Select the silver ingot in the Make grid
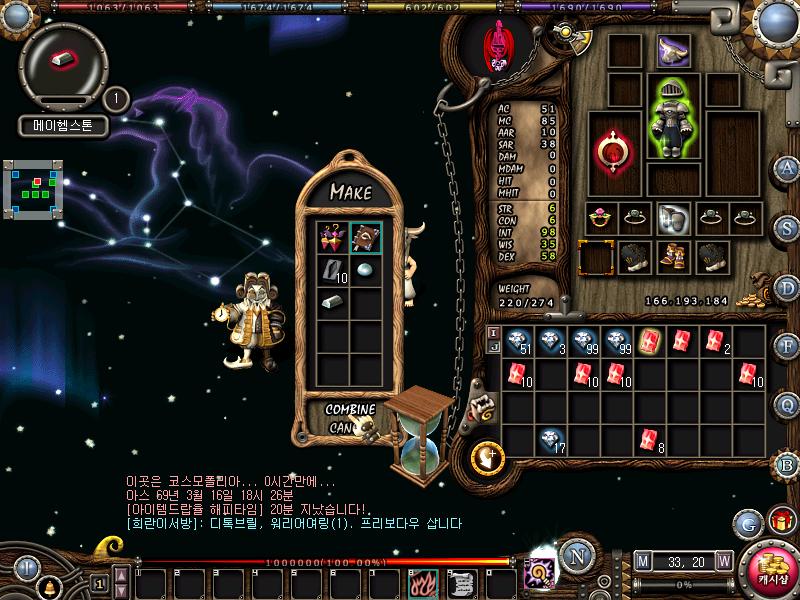 (333, 302)
